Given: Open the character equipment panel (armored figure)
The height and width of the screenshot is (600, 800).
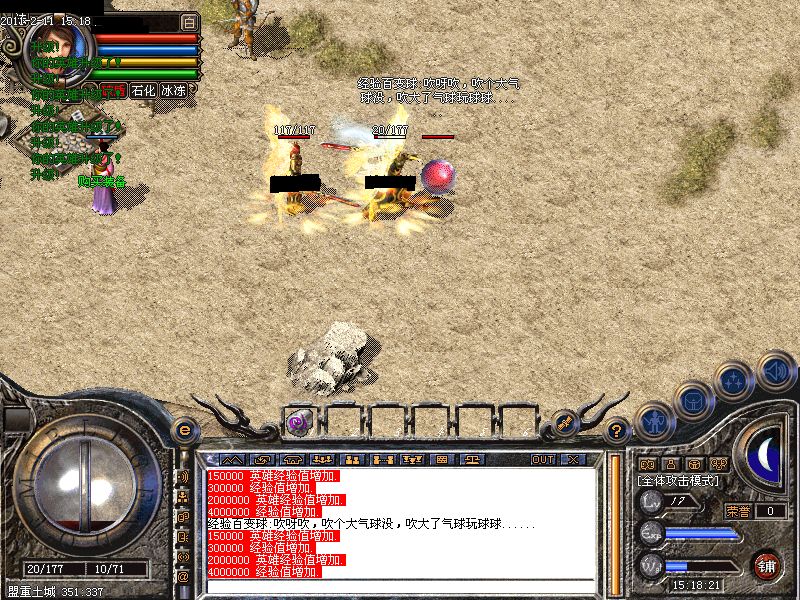Looking at the screenshot, I should 652,420.
